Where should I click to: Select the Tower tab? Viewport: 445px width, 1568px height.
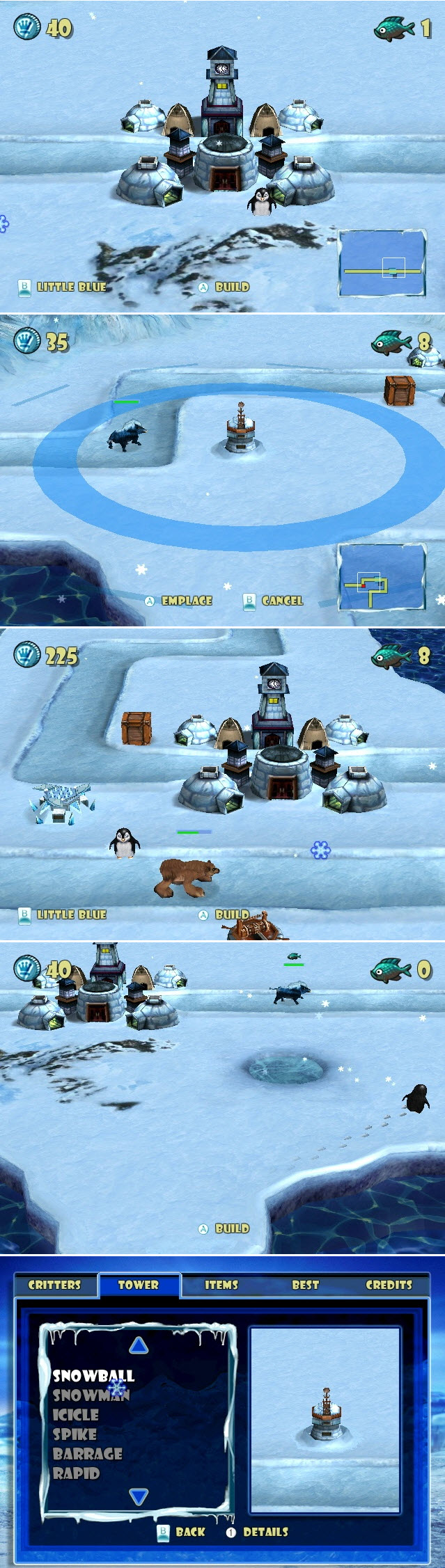pos(139,1285)
